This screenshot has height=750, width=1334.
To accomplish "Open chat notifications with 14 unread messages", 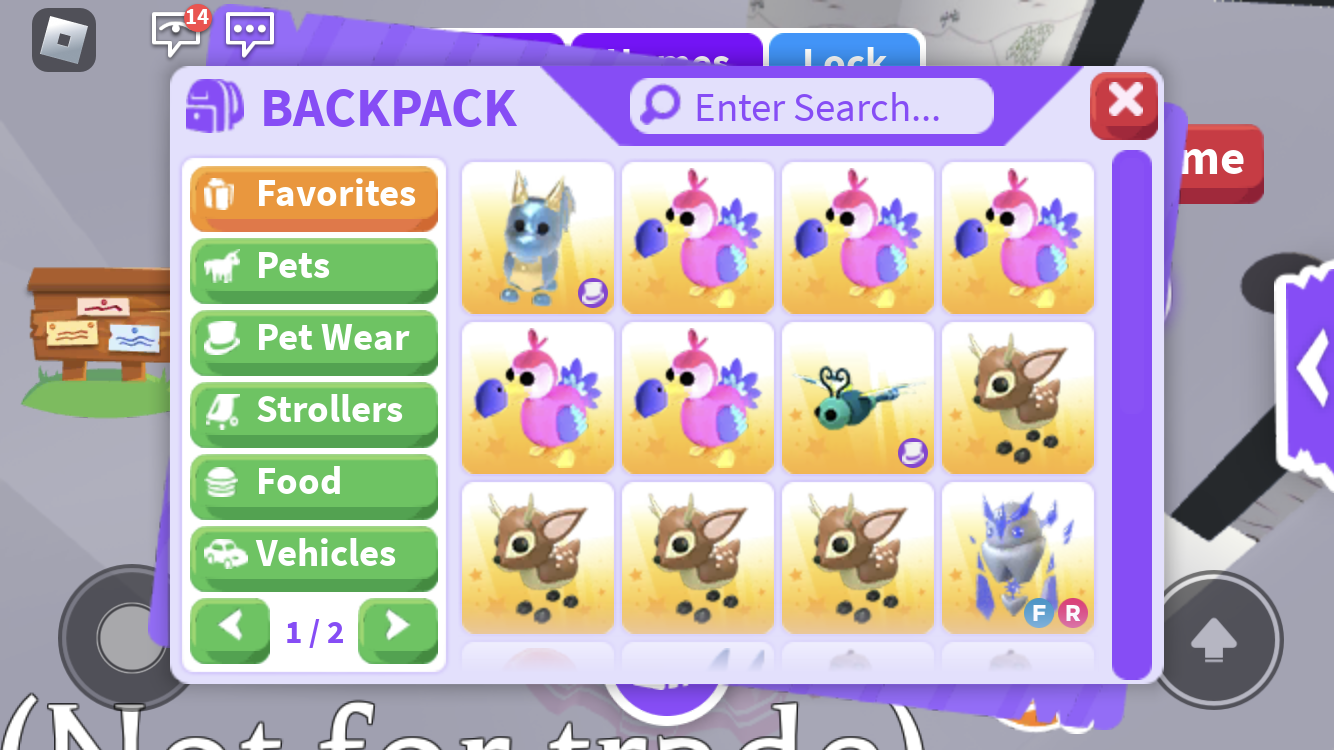I will [176, 32].
